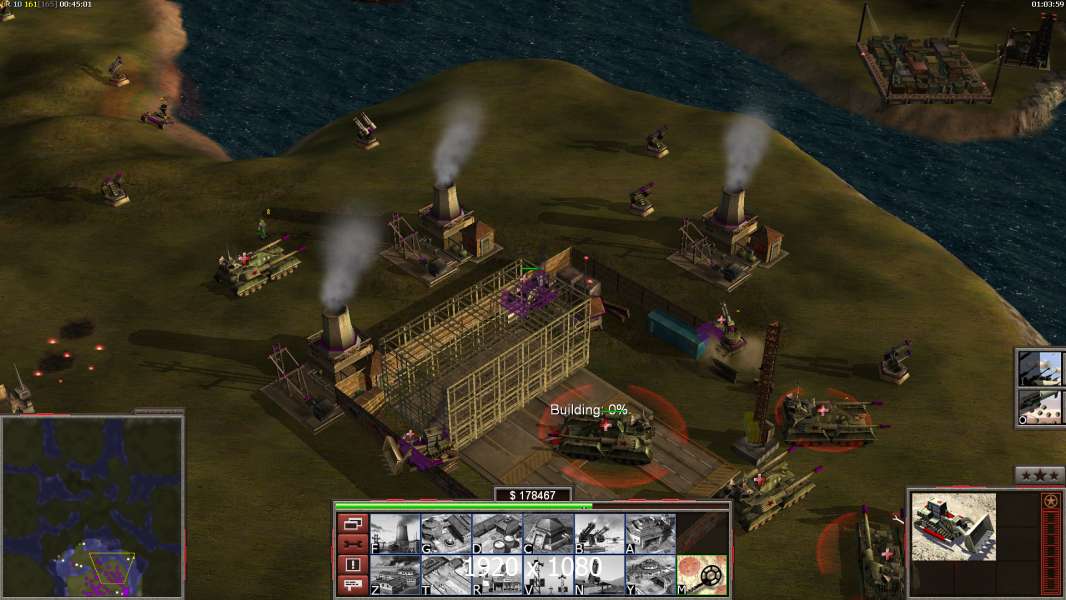
Task: Select the build icon labeled Z
Action: click(x=395, y=575)
